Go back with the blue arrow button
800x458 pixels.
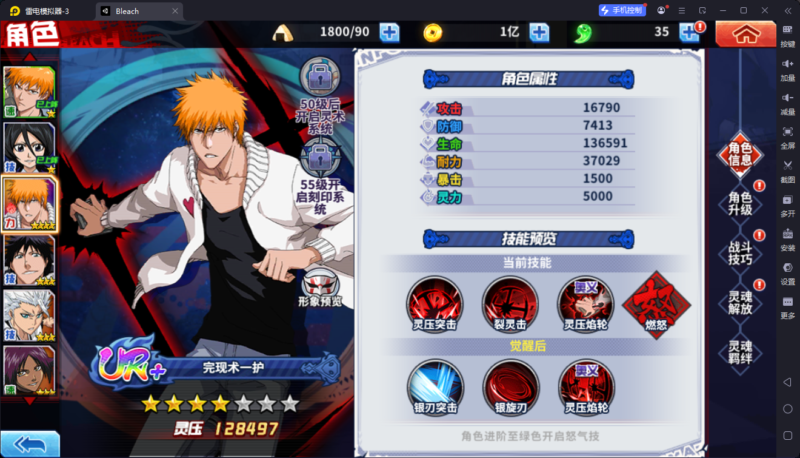29,443
